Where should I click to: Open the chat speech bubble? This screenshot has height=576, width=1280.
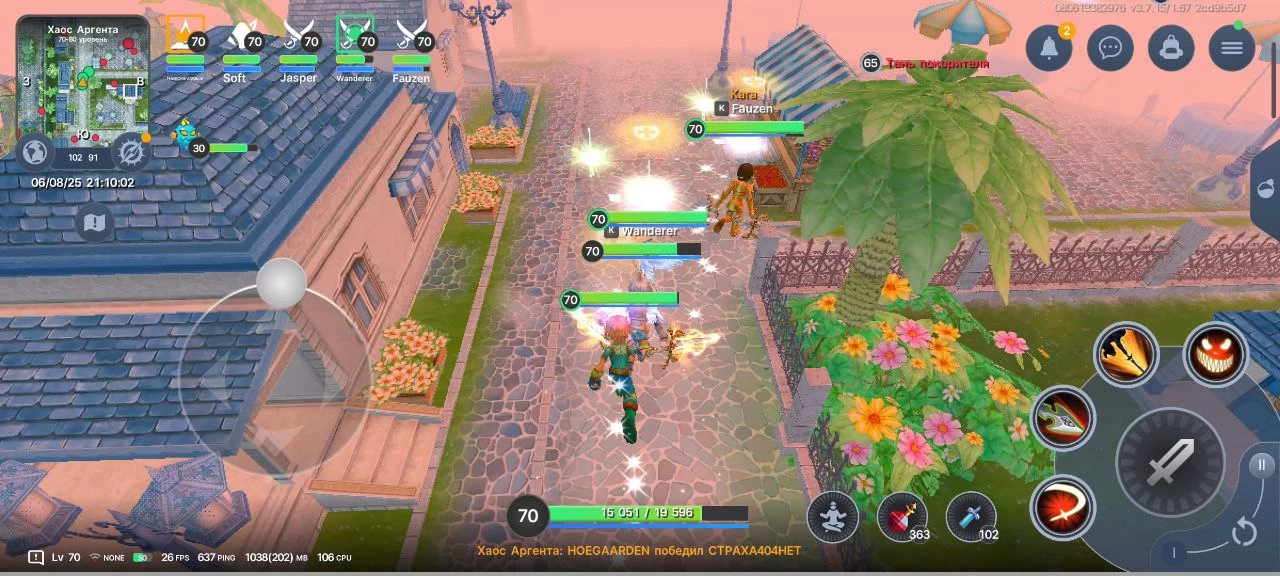tap(1110, 48)
